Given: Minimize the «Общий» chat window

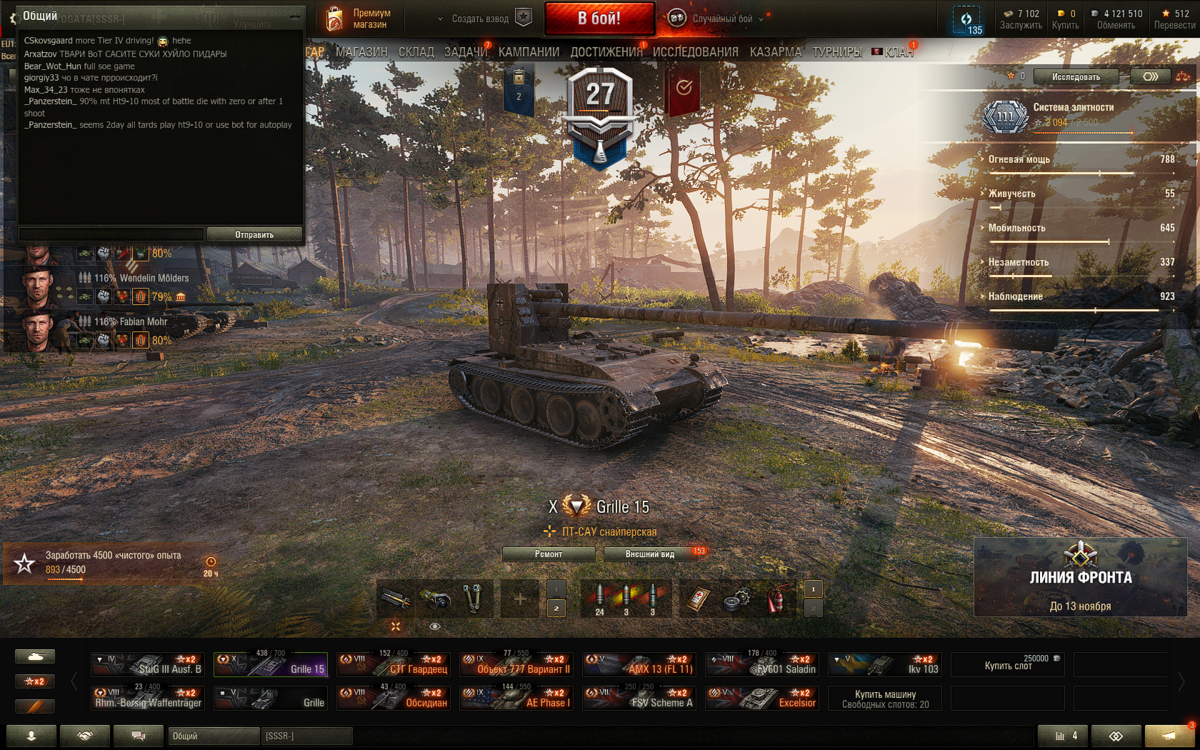Looking at the screenshot, I should (x=294, y=17).
